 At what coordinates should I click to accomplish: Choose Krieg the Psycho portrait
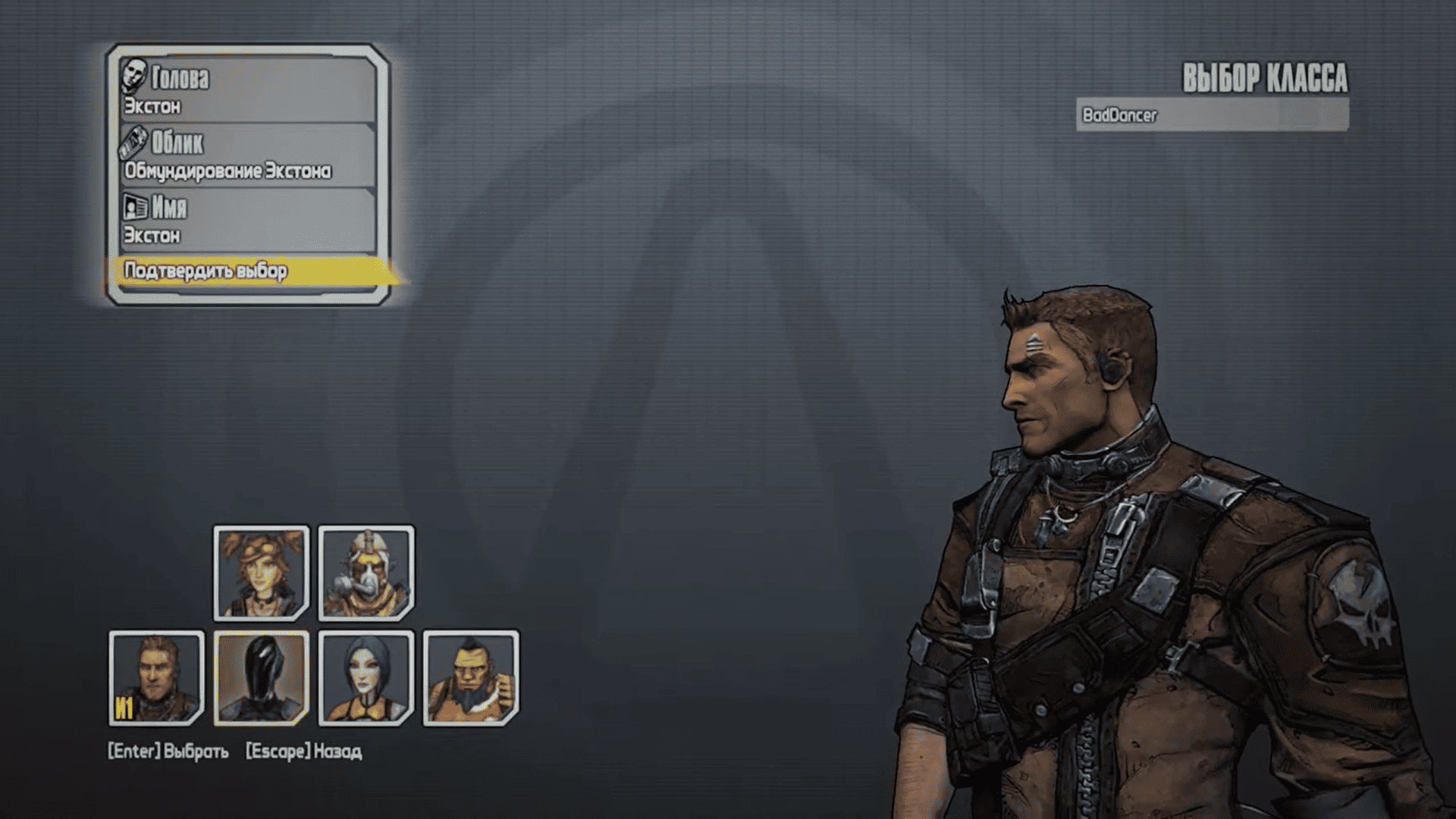[x=366, y=573]
